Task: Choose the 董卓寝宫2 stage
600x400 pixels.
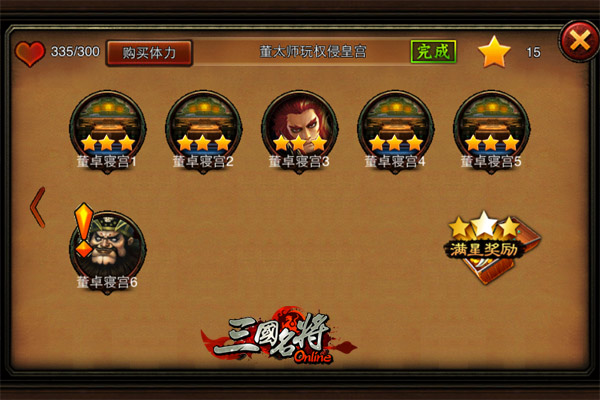Action: click(x=203, y=125)
